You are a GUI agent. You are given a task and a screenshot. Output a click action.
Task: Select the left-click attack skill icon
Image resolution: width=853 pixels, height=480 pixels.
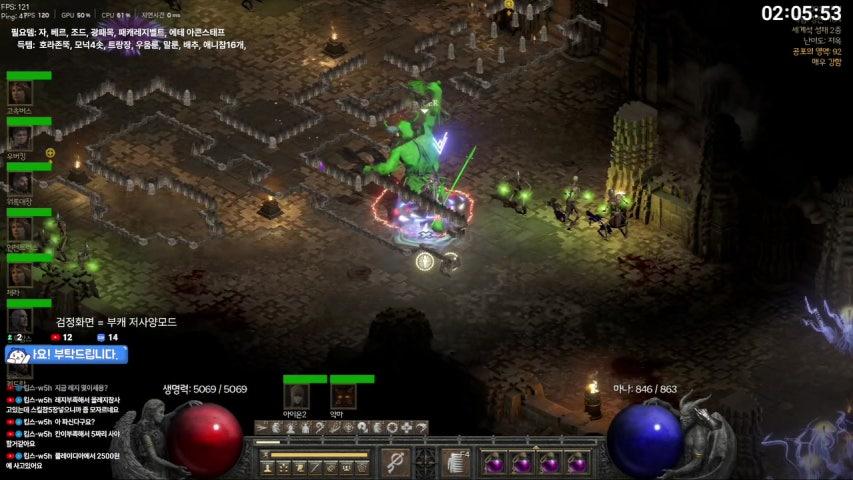tap(396, 462)
